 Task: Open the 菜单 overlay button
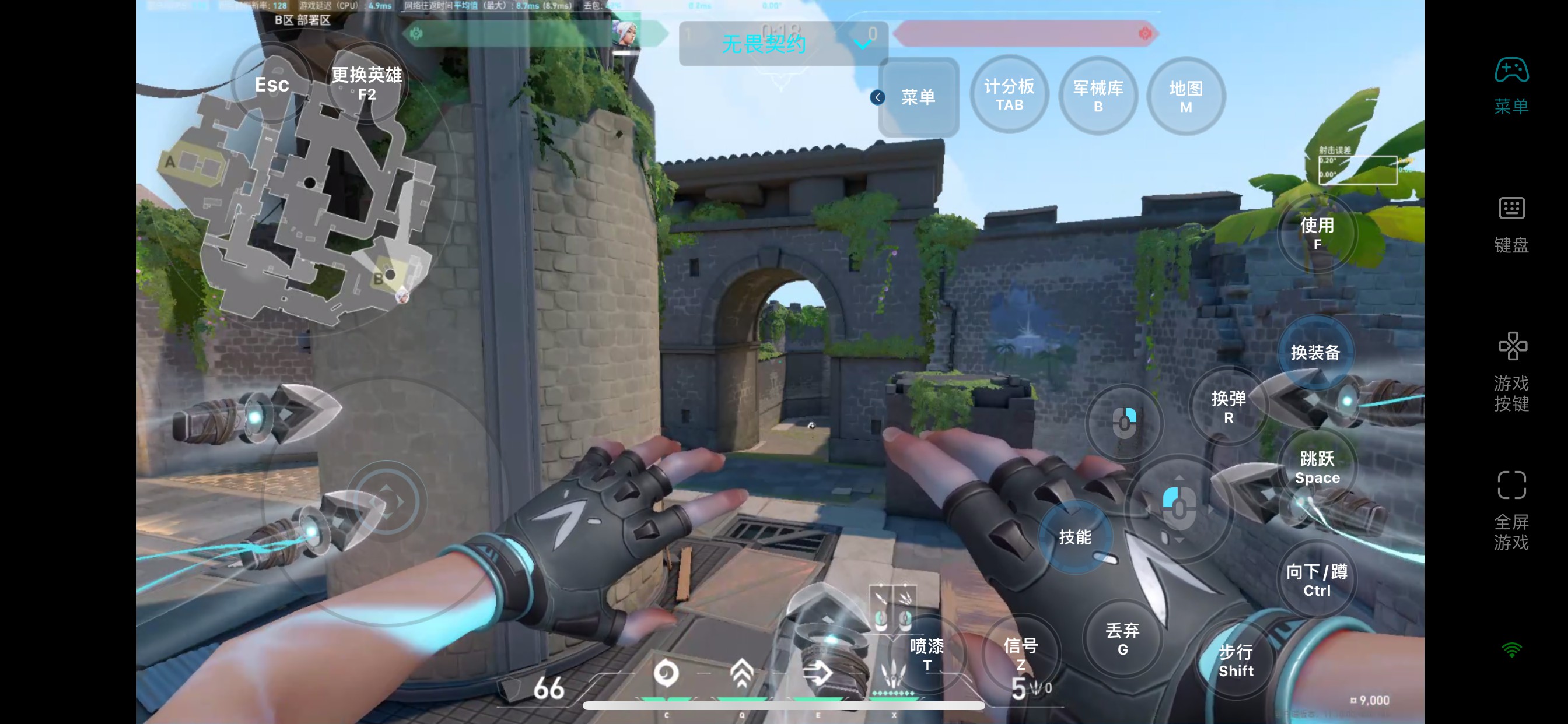(x=918, y=97)
